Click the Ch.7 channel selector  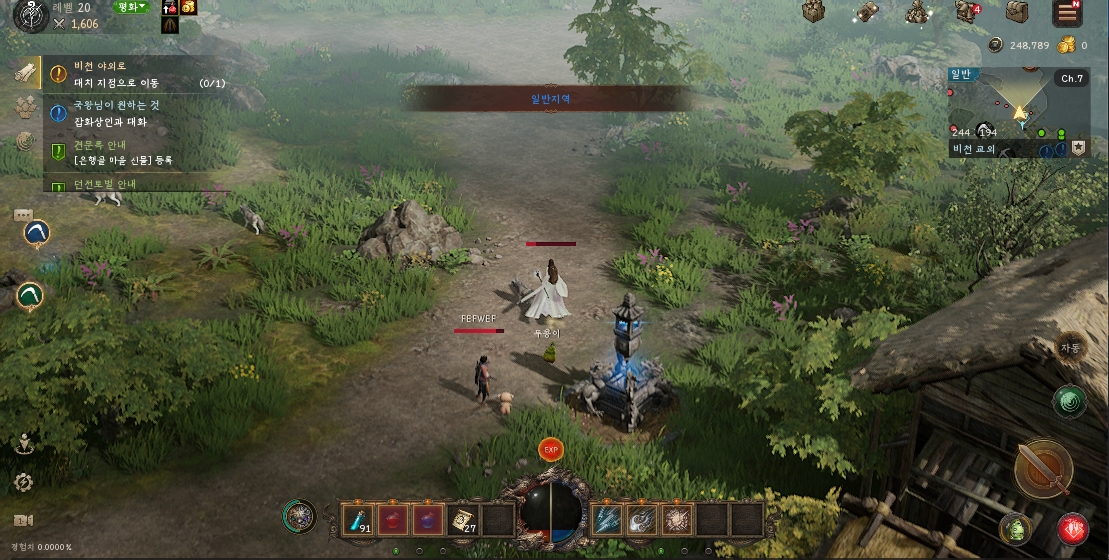tap(1072, 79)
